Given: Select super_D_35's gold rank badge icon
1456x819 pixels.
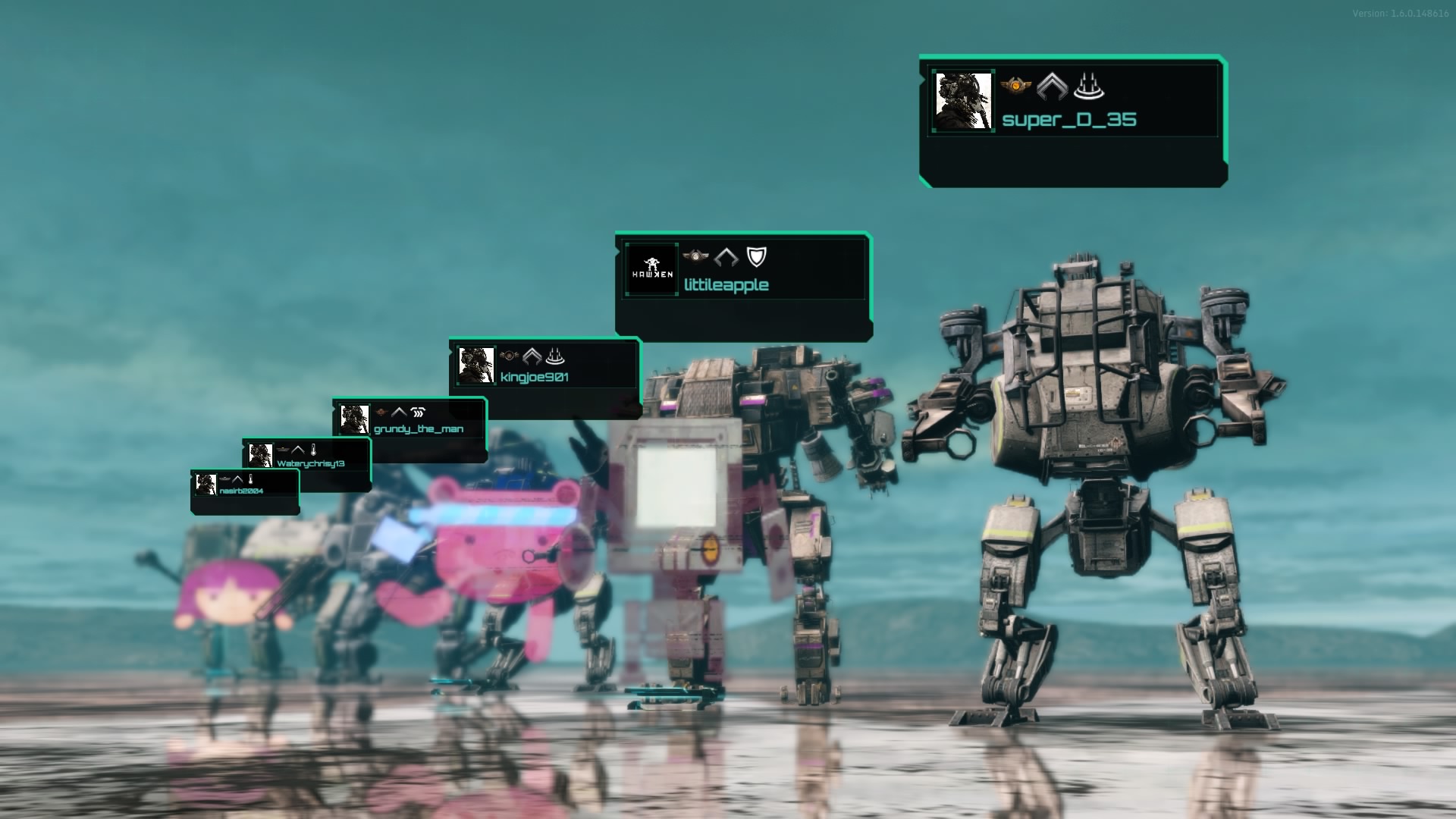Looking at the screenshot, I should tap(1016, 87).
